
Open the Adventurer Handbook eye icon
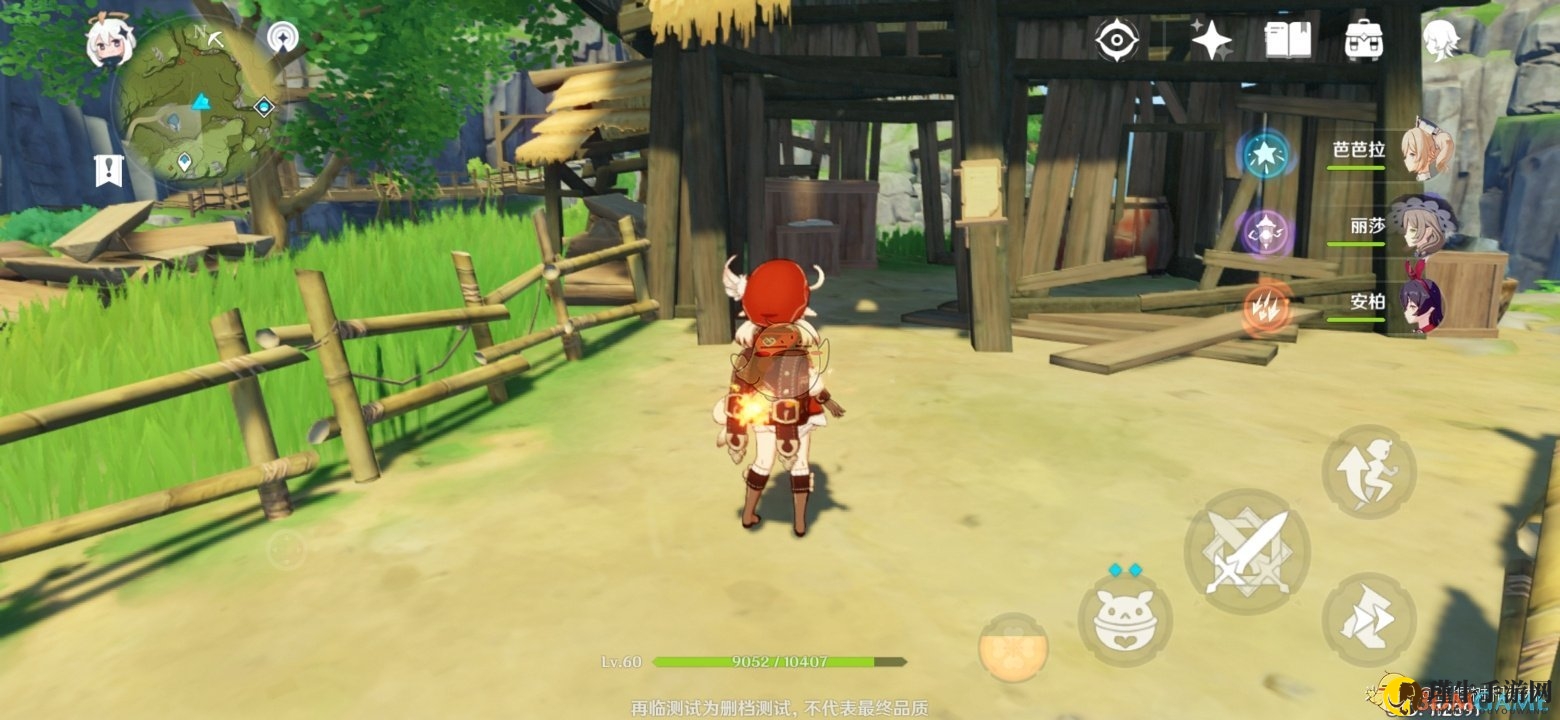pos(1119,38)
